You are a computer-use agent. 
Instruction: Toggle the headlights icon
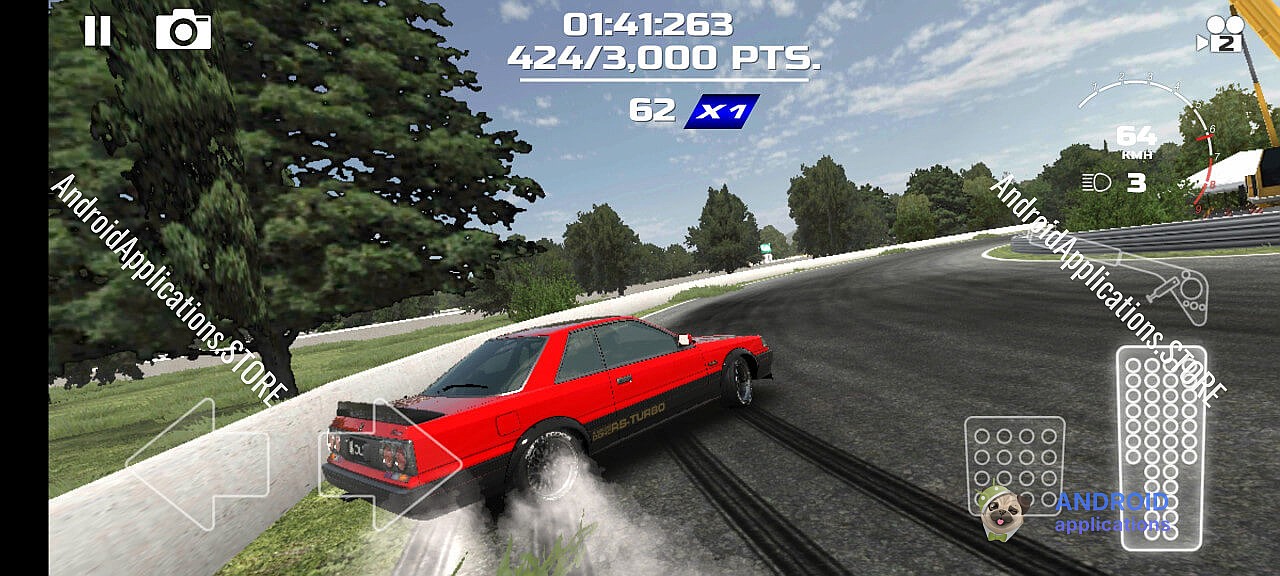(x=1097, y=183)
